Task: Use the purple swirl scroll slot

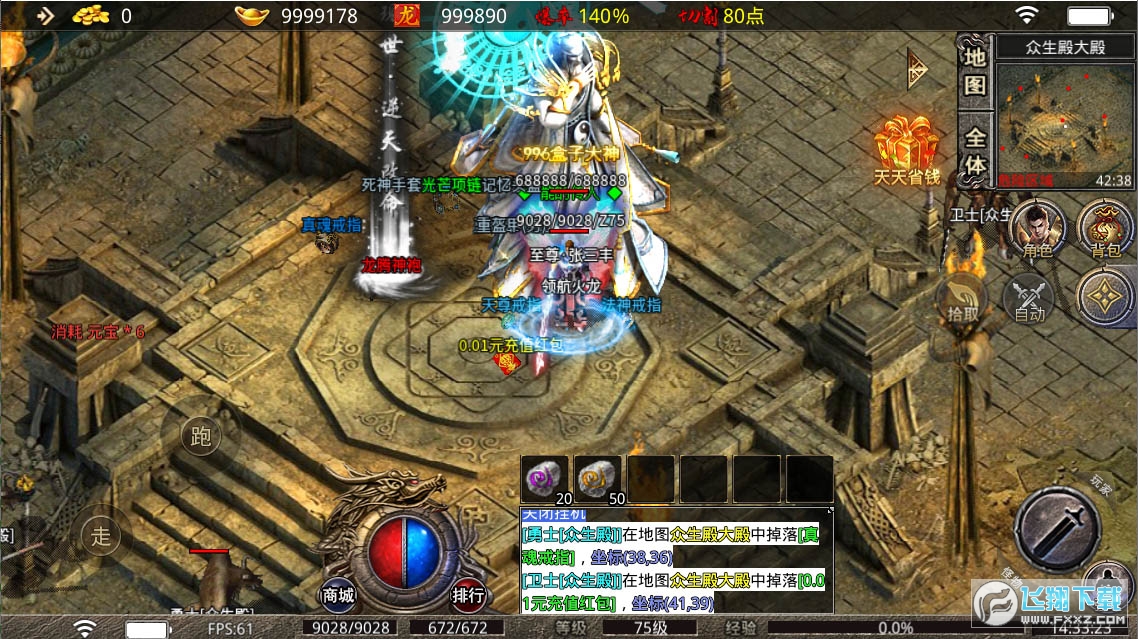Action: [x=545, y=480]
